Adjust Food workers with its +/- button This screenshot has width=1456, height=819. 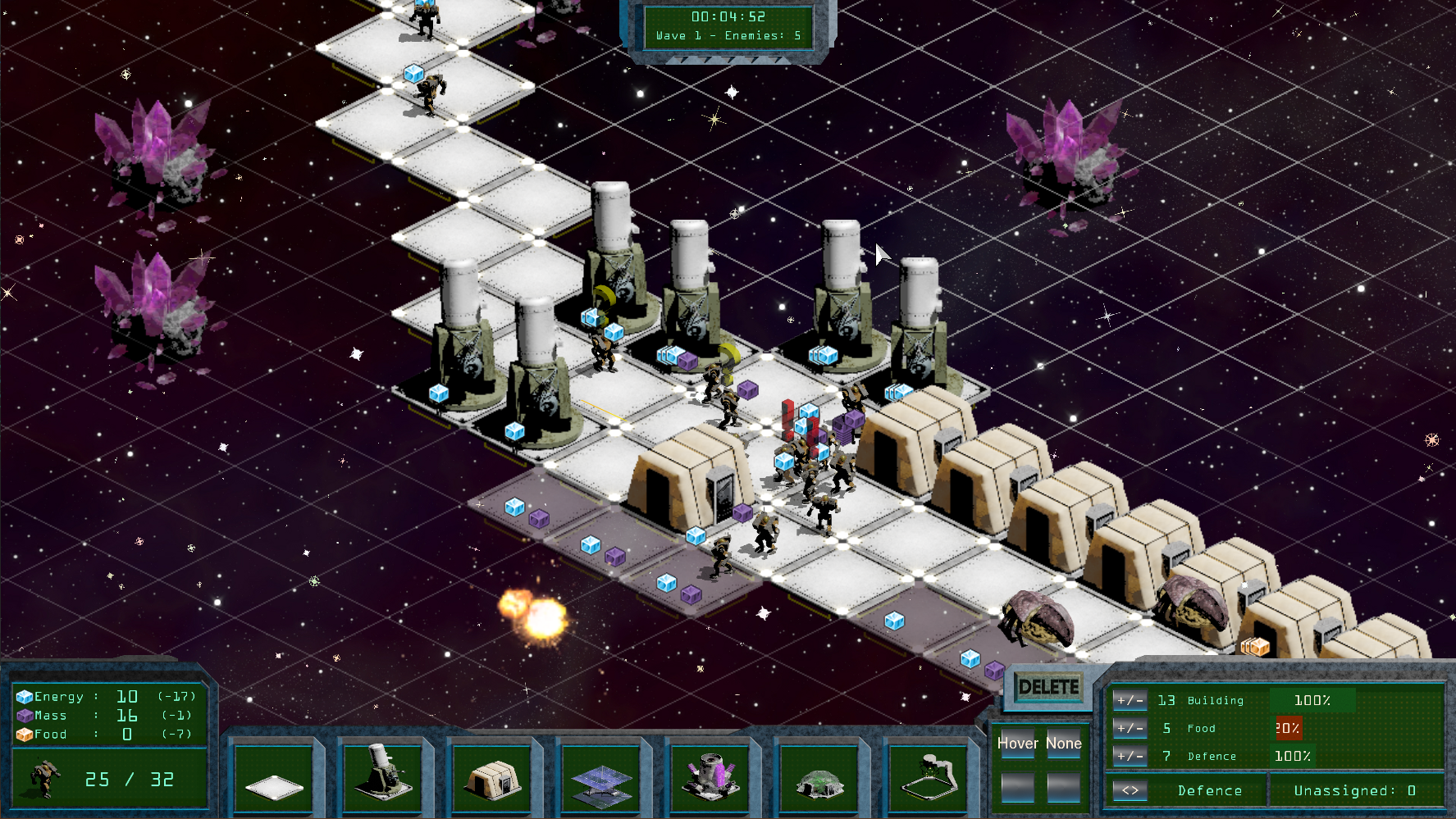1130,728
